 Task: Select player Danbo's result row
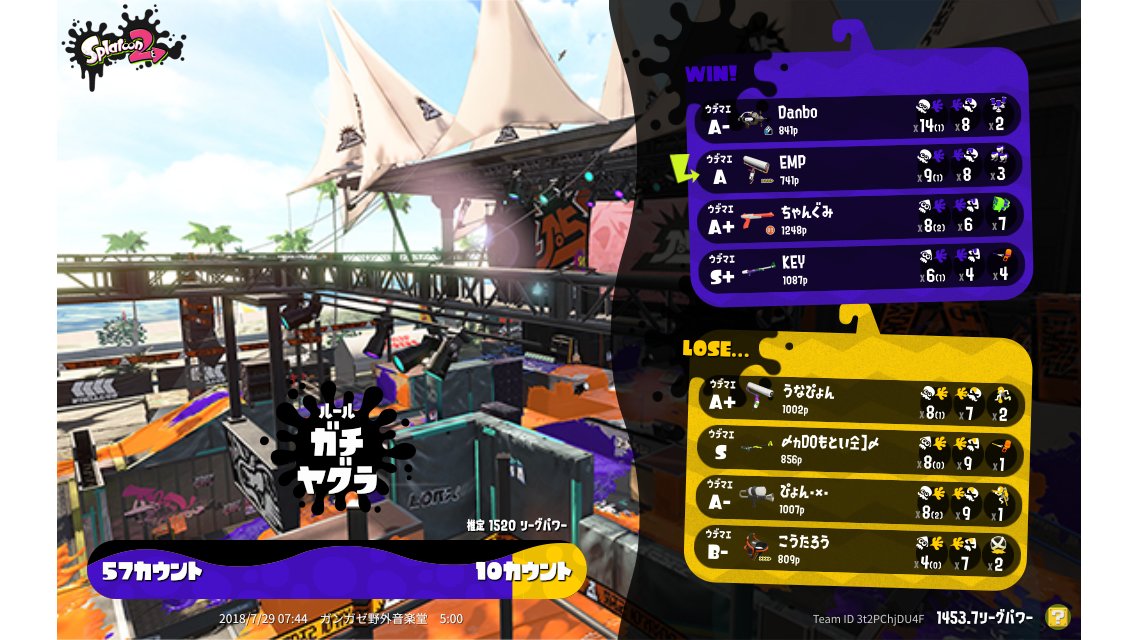click(860, 117)
